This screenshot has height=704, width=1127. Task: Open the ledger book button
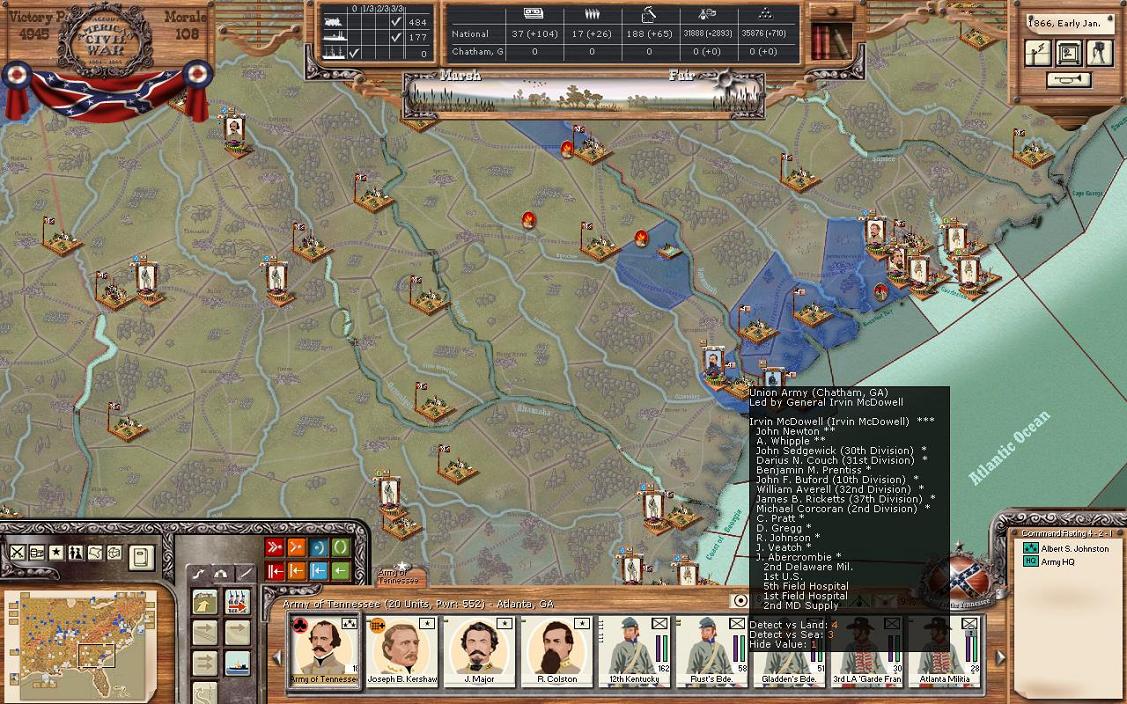(141, 555)
